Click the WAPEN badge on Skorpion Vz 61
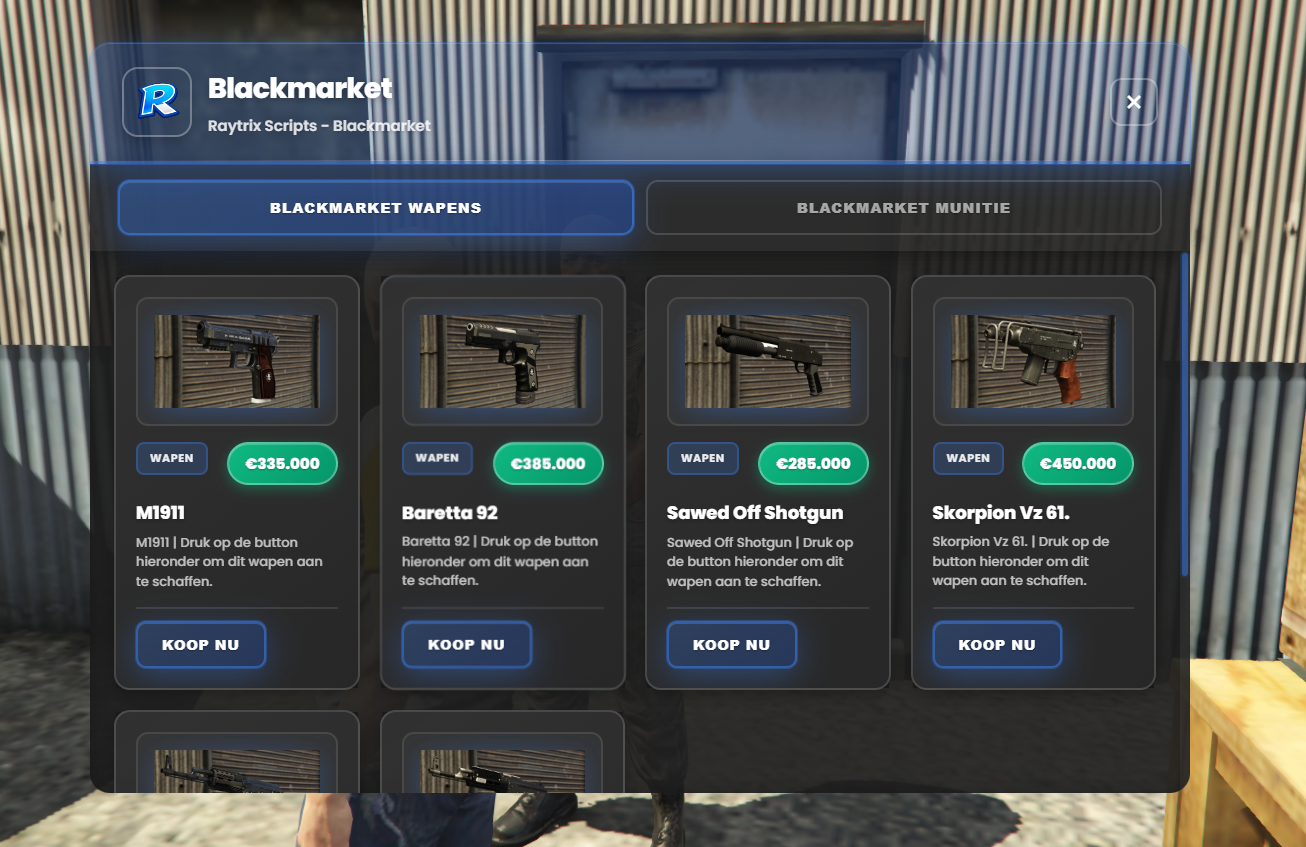The image size is (1306, 847). point(968,458)
